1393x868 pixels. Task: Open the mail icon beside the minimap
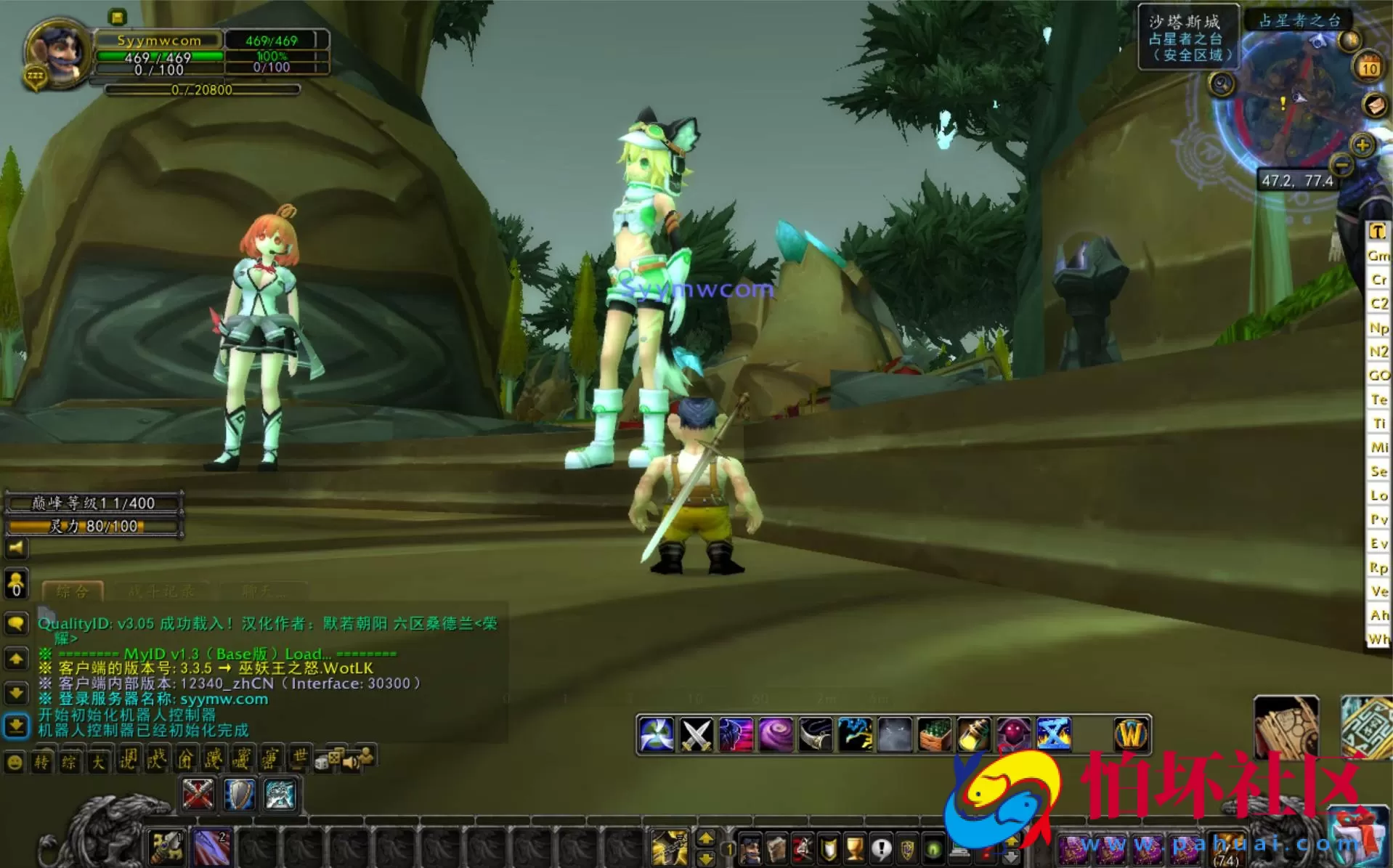1376,105
